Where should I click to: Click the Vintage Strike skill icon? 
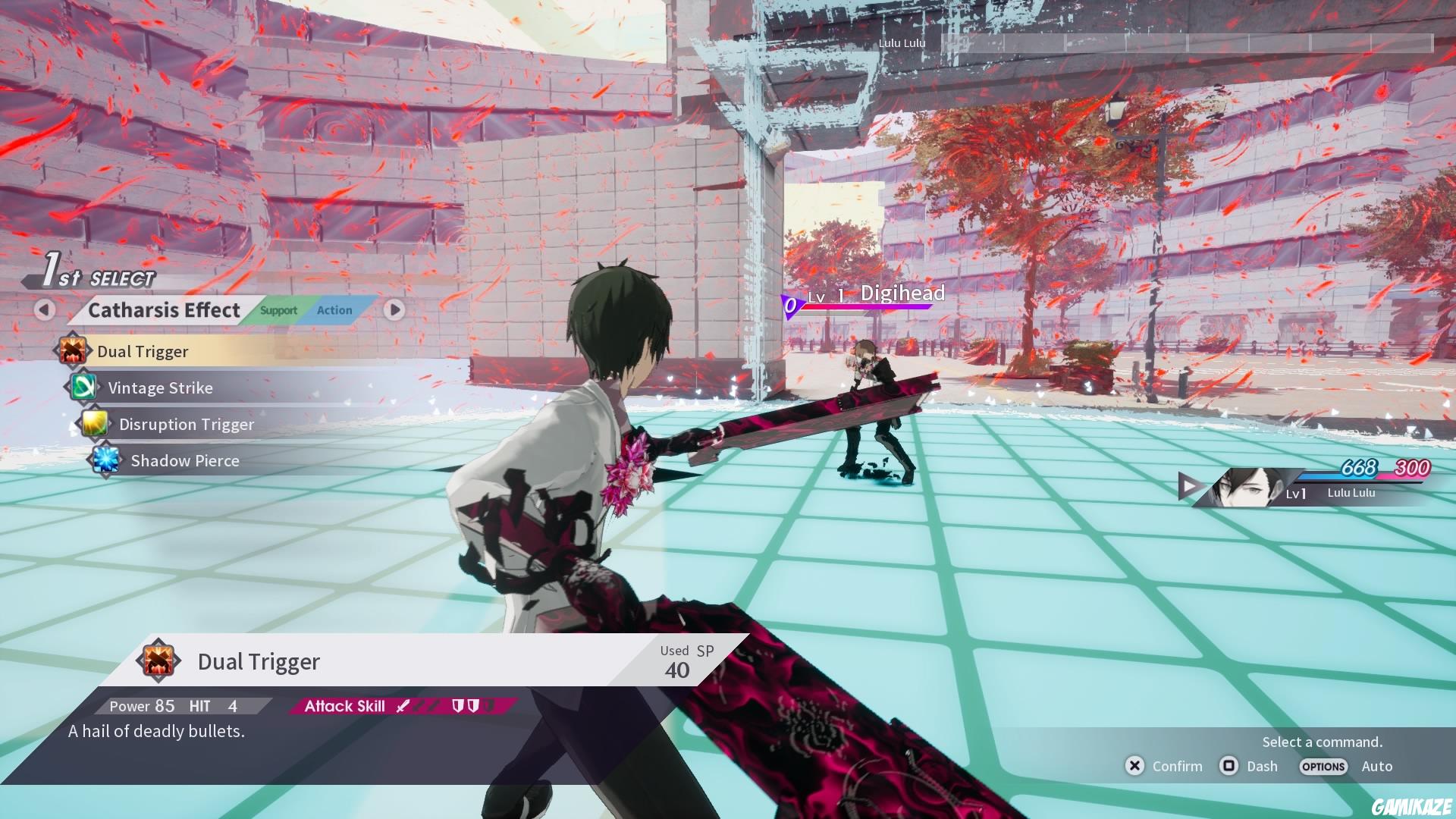pos(83,388)
